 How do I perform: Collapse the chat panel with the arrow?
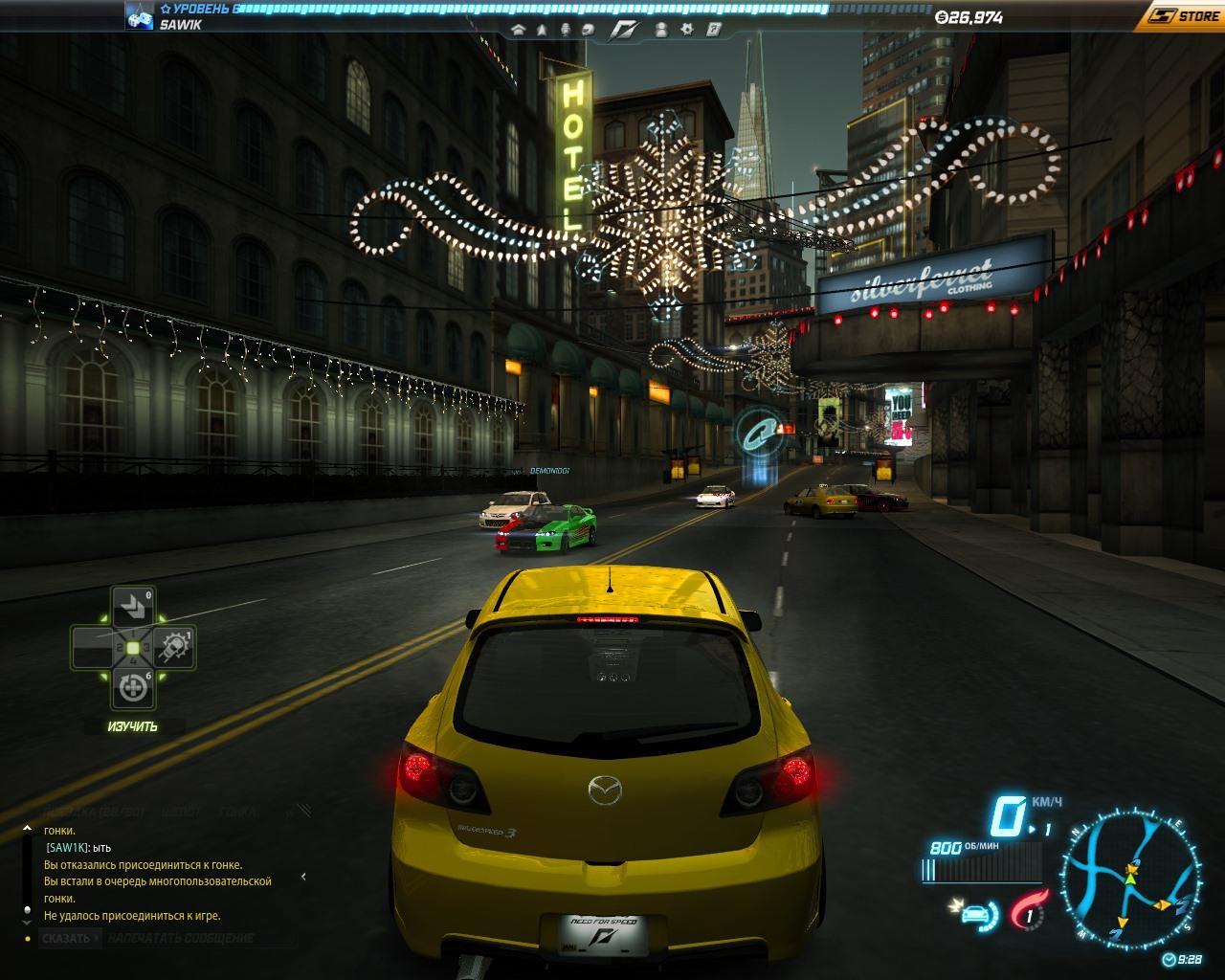[303, 876]
